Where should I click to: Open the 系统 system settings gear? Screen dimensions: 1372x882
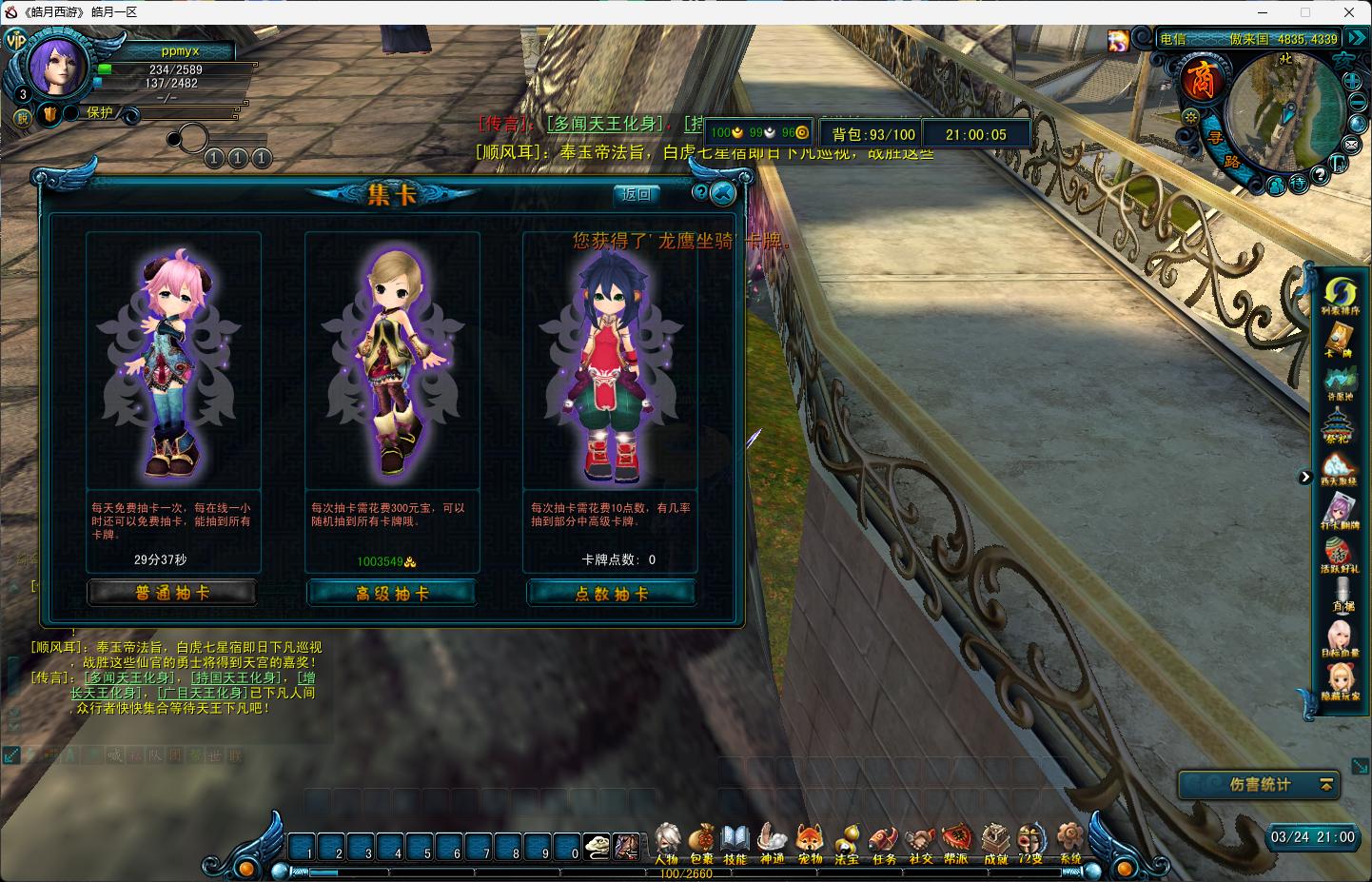[1070, 843]
